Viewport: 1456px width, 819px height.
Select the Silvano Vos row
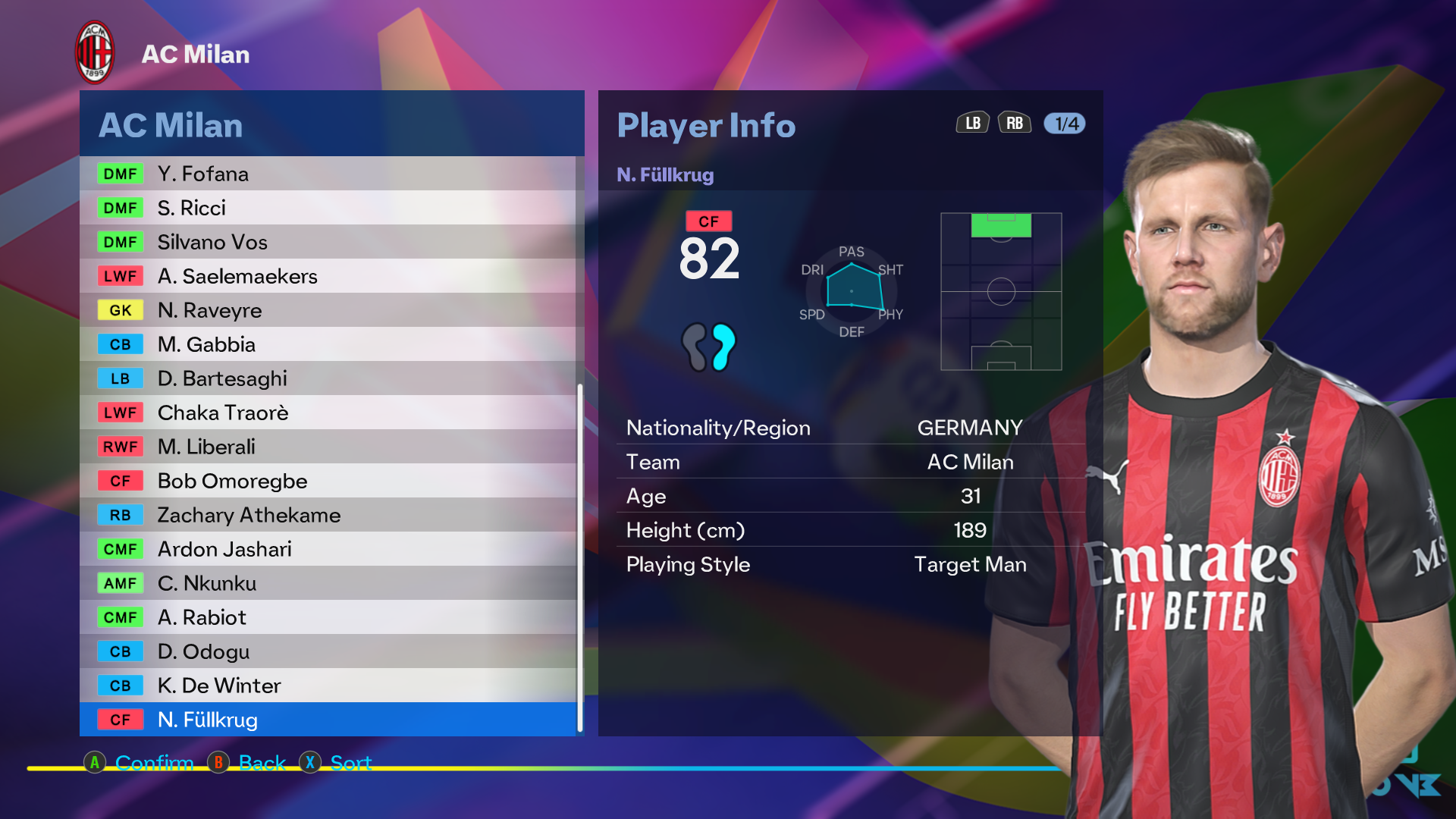pos(328,242)
